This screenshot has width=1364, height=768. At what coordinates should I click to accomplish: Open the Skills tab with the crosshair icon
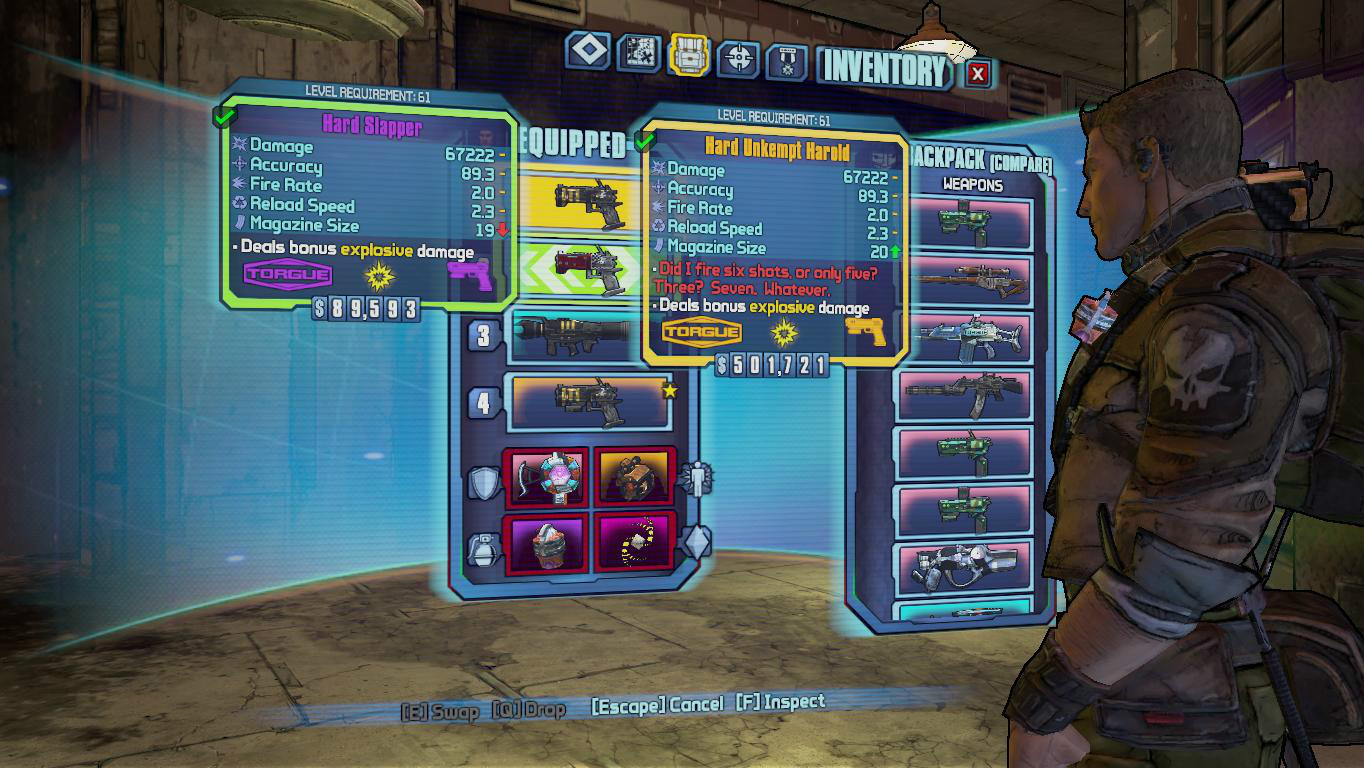point(740,59)
